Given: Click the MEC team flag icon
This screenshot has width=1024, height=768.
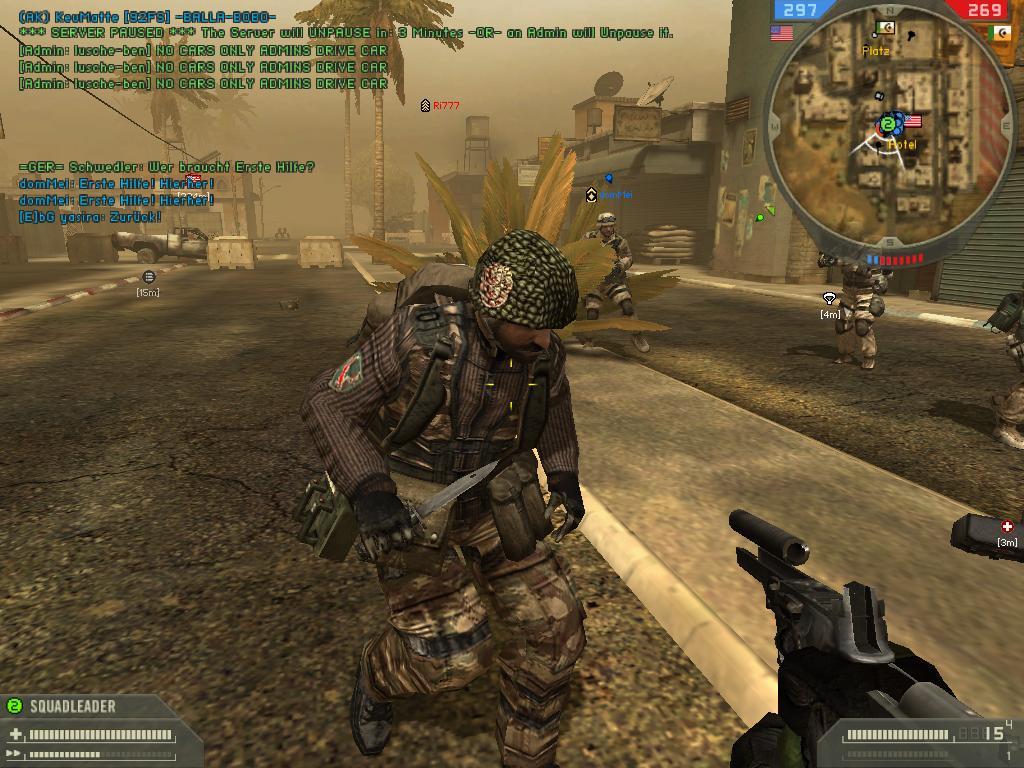Looking at the screenshot, I should pyautogui.click(x=999, y=33).
